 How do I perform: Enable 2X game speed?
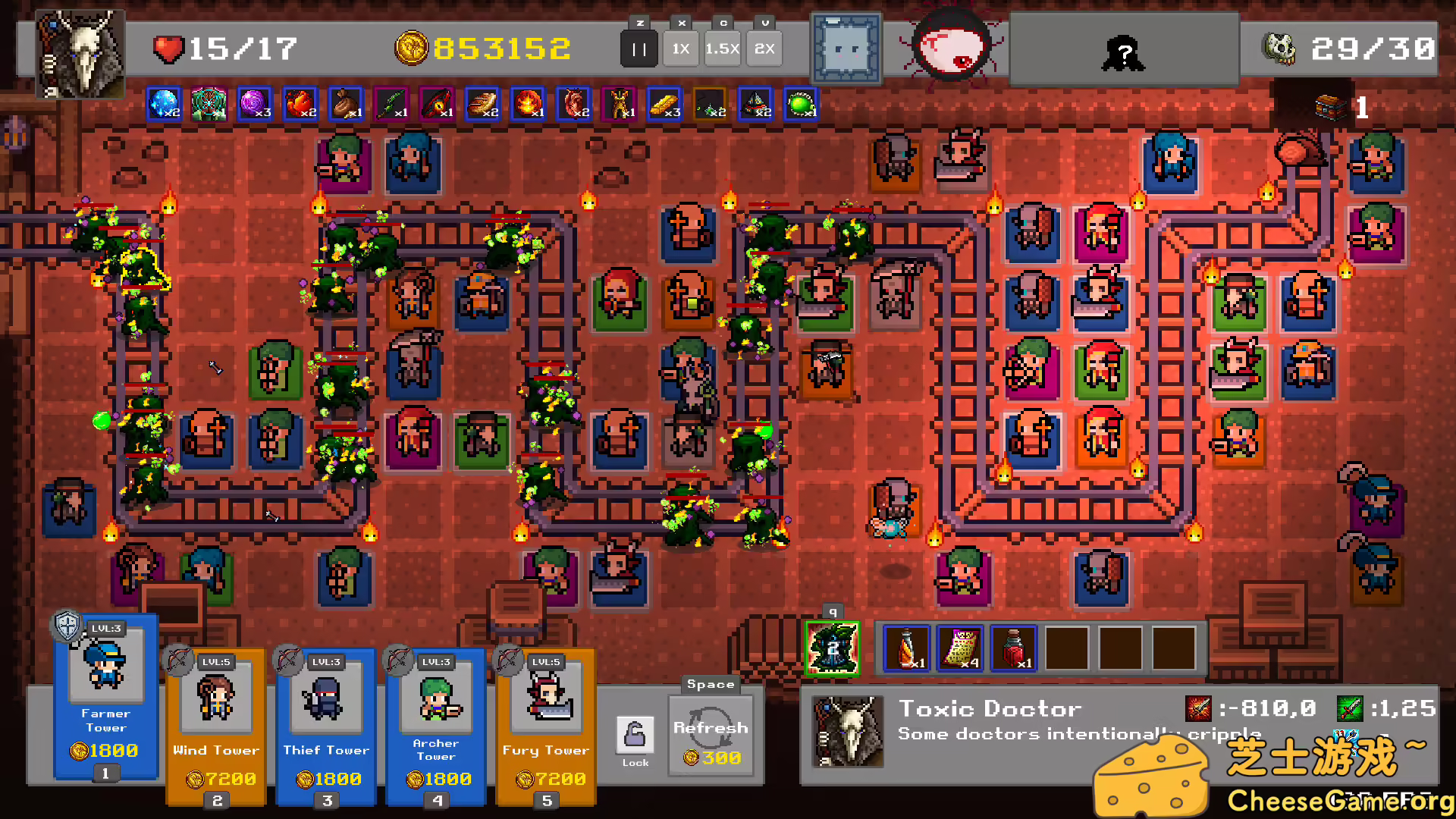click(x=764, y=48)
